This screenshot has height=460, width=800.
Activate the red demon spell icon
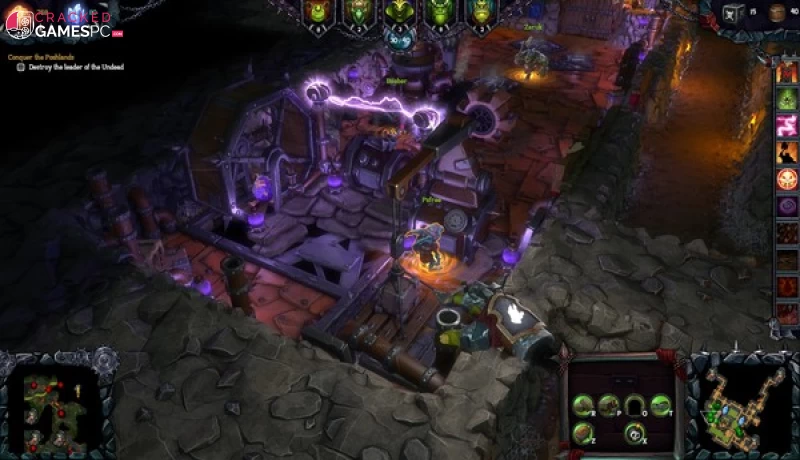[788, 72]
